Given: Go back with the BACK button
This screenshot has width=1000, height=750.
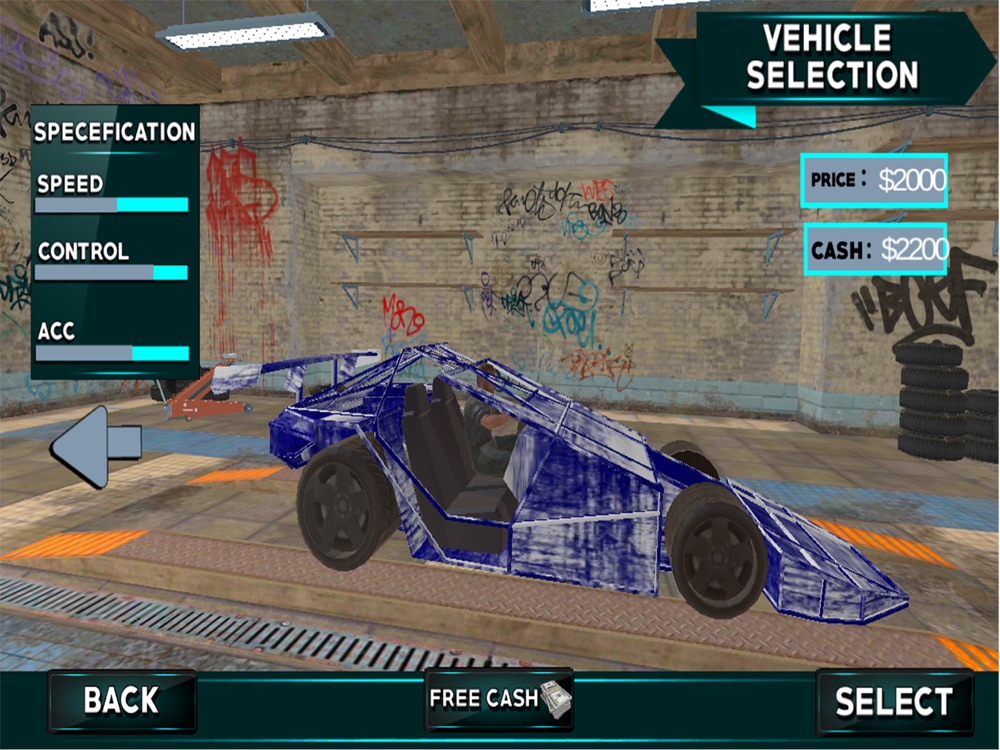Looking at the screenshot, I should 121,700.
